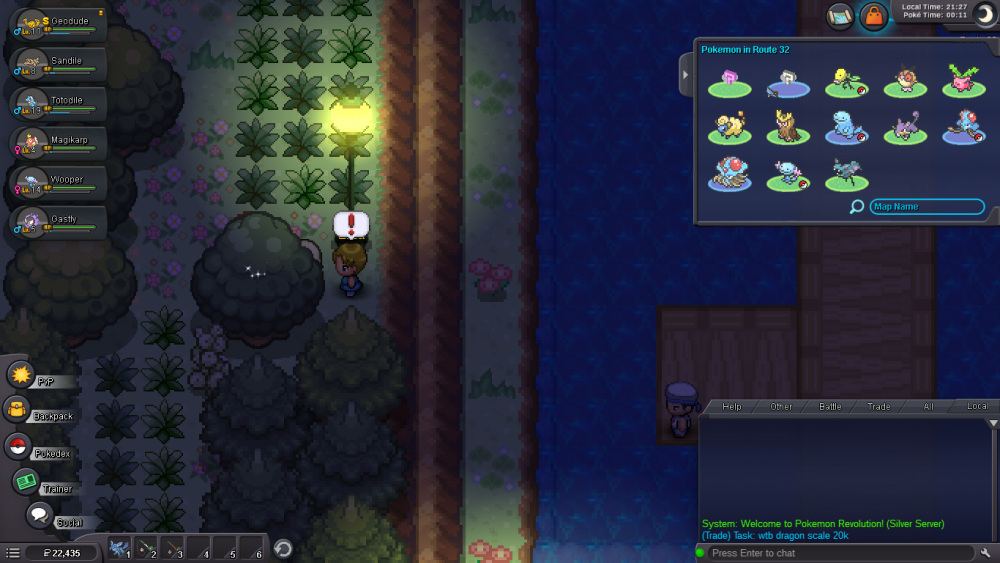Image resolution: width=1000 pixels, height=563 pixels.
Task: Open chat settings with the wrench icon
Action: 986,553
